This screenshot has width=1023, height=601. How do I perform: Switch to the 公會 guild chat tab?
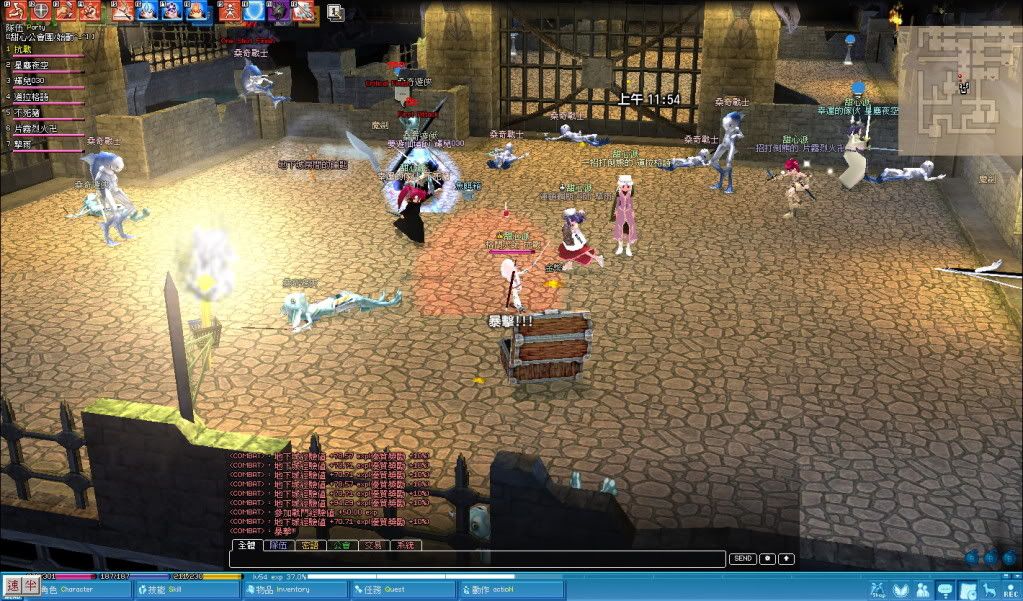point(341,546)
